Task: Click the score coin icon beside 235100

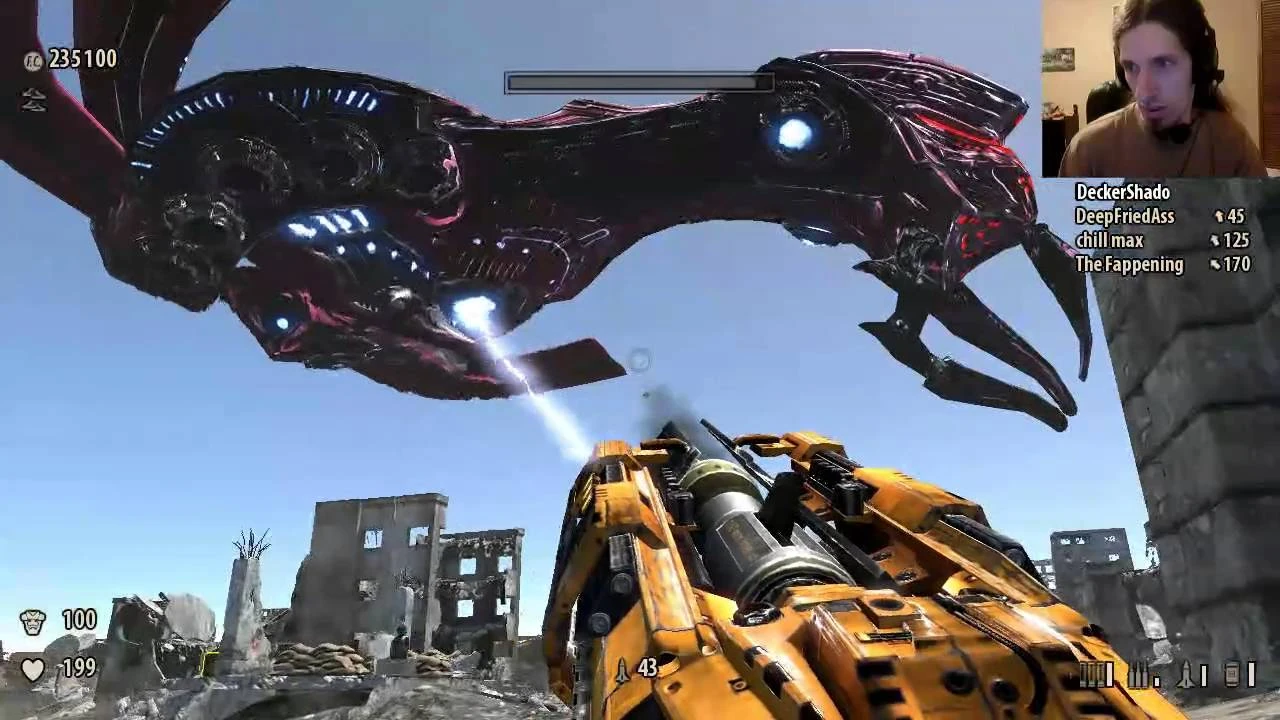Action: coord(32,61)
